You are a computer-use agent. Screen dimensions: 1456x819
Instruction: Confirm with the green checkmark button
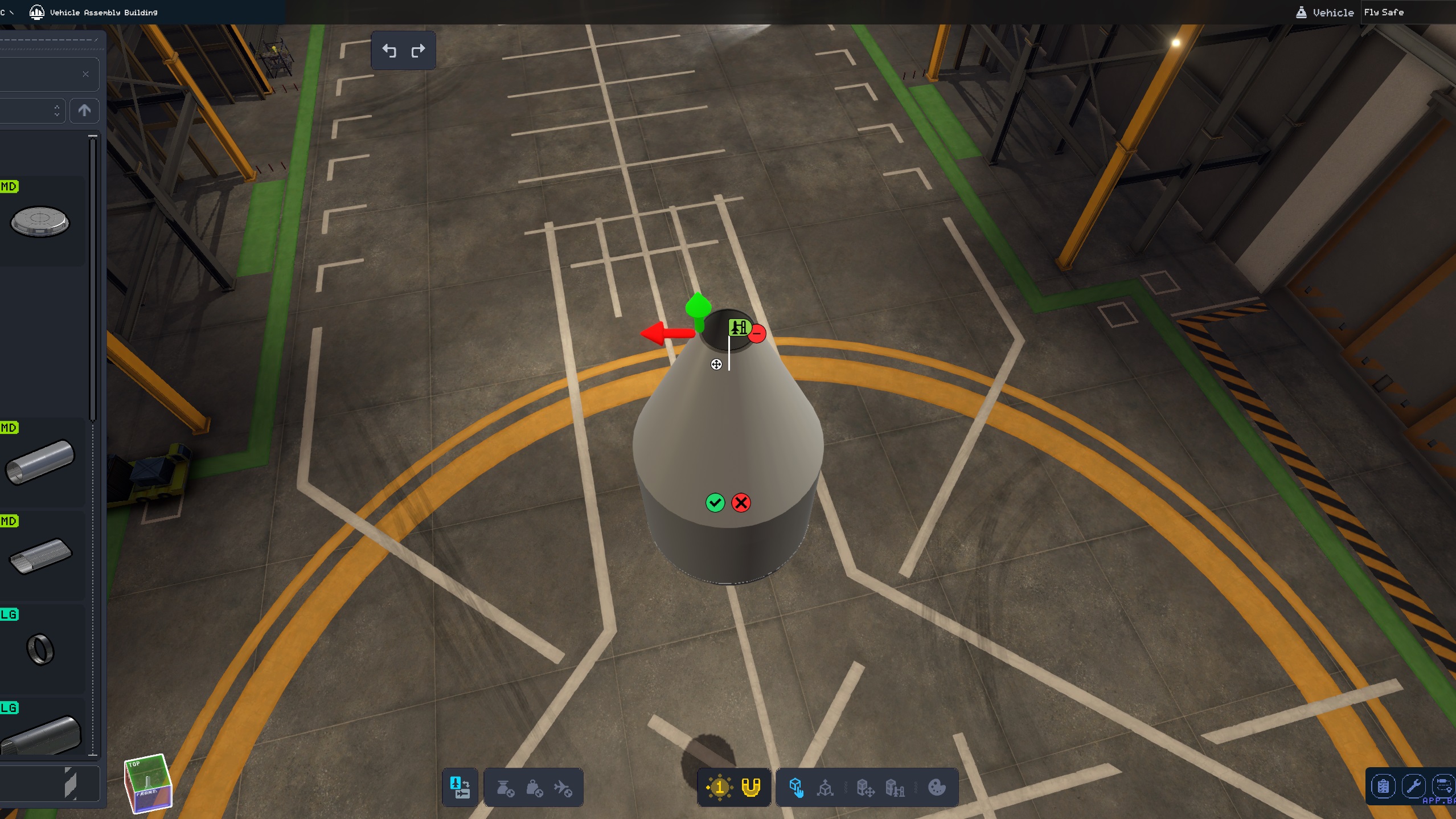(715, 502)
